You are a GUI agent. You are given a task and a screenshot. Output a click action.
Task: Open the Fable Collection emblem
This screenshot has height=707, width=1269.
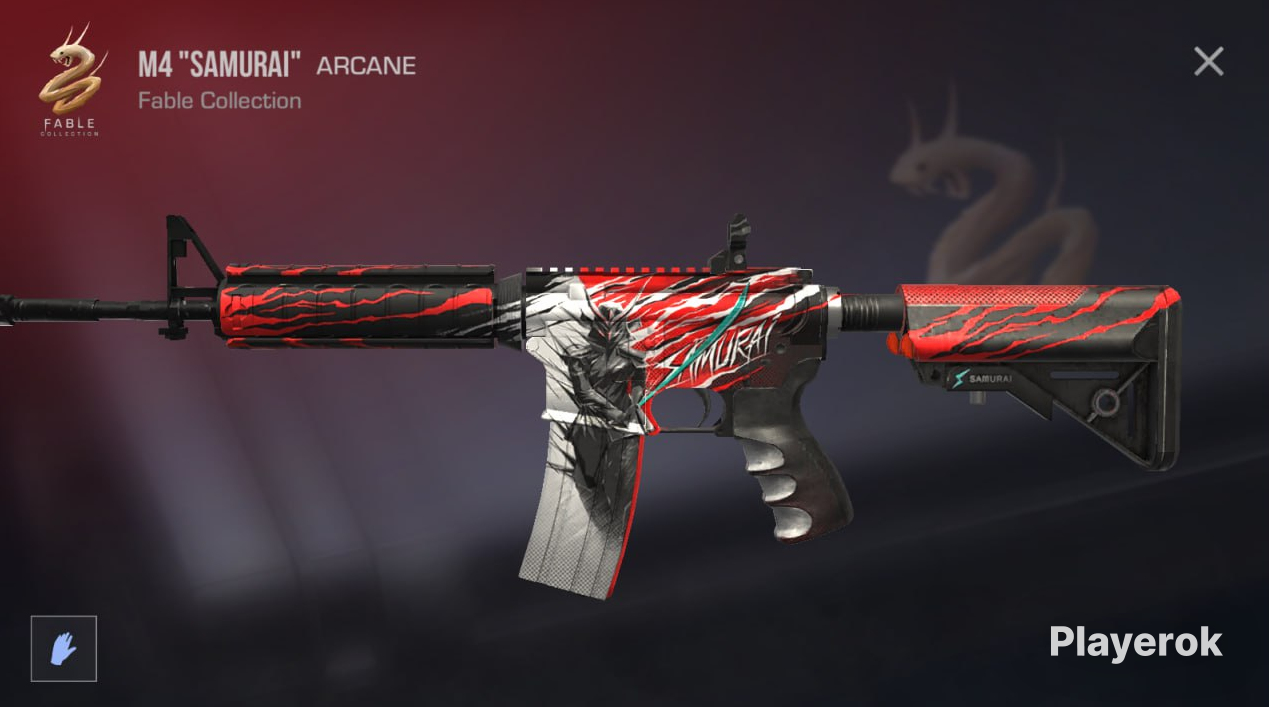click(69, 80)
